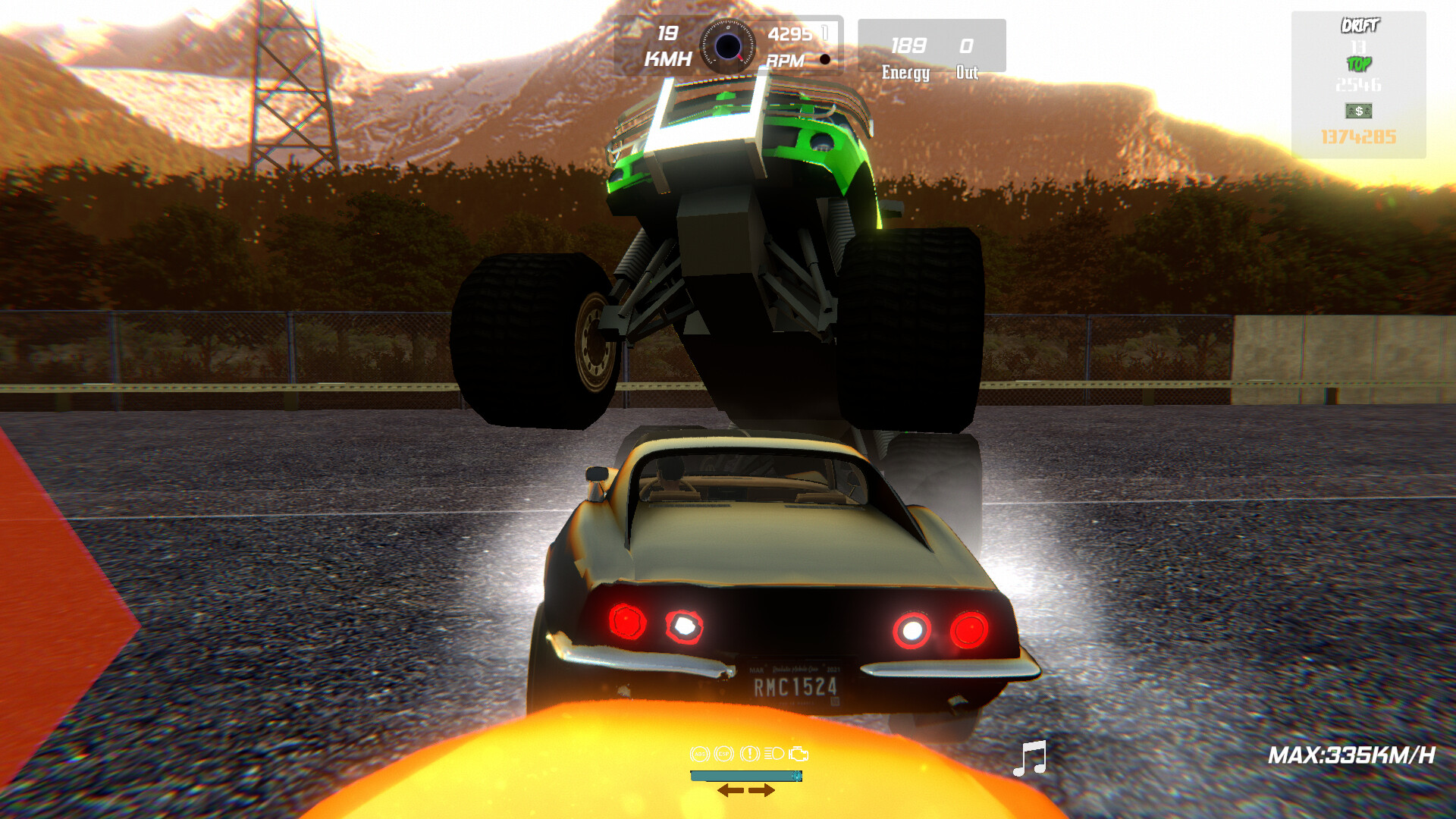The height and width of the screenshot is (819, 1456).
Task: Toggle the ABS system icon
Action: tap(699, 753)
